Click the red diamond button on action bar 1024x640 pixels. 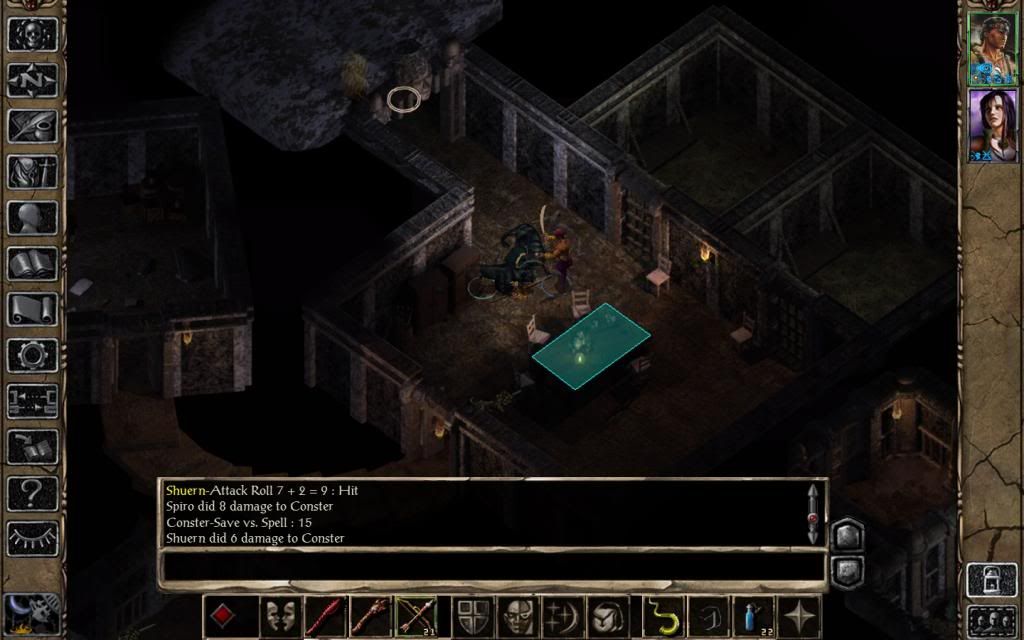[x=222, y=616]
